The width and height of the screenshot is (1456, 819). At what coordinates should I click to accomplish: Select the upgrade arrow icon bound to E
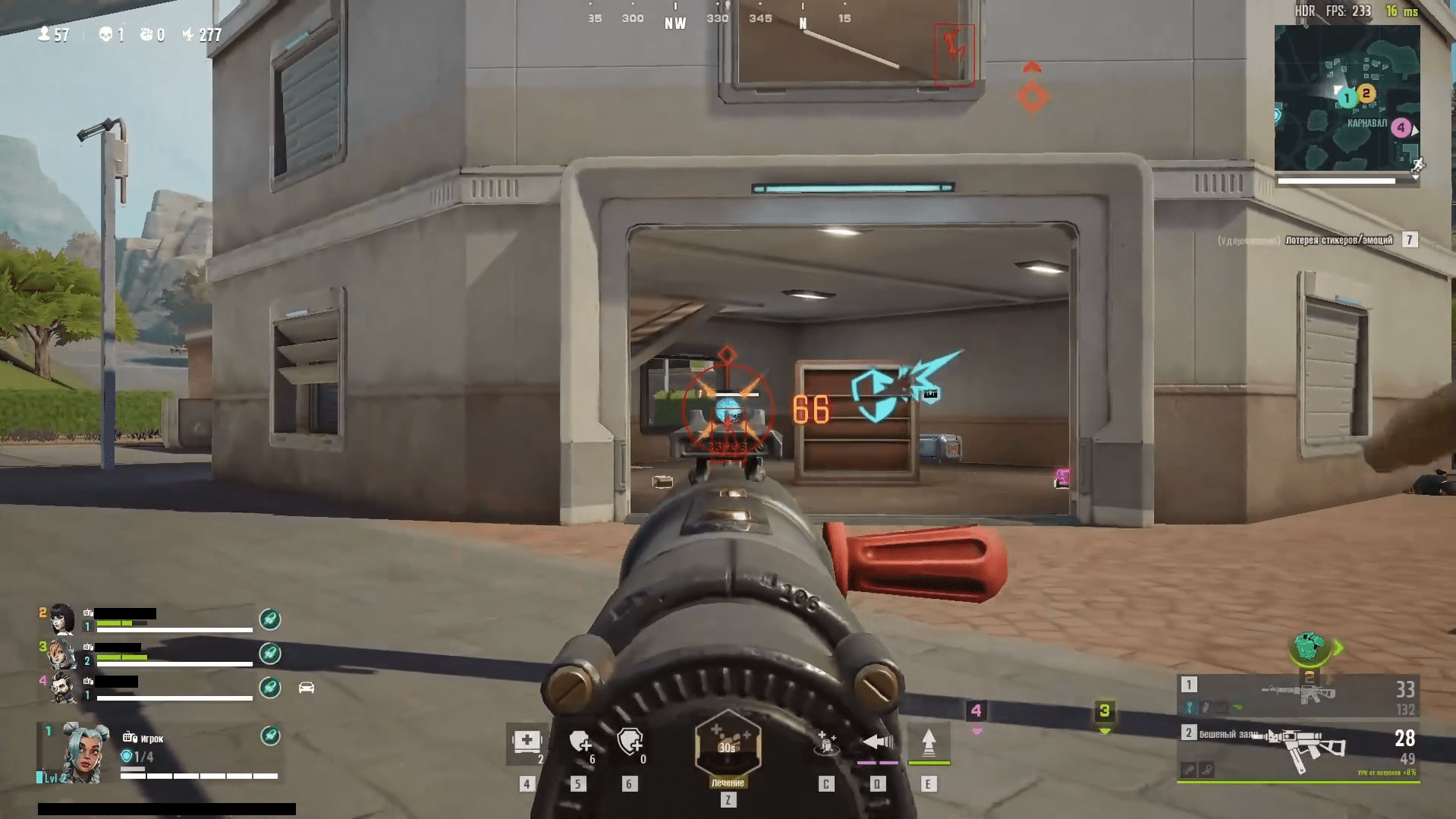coord(928,742)
